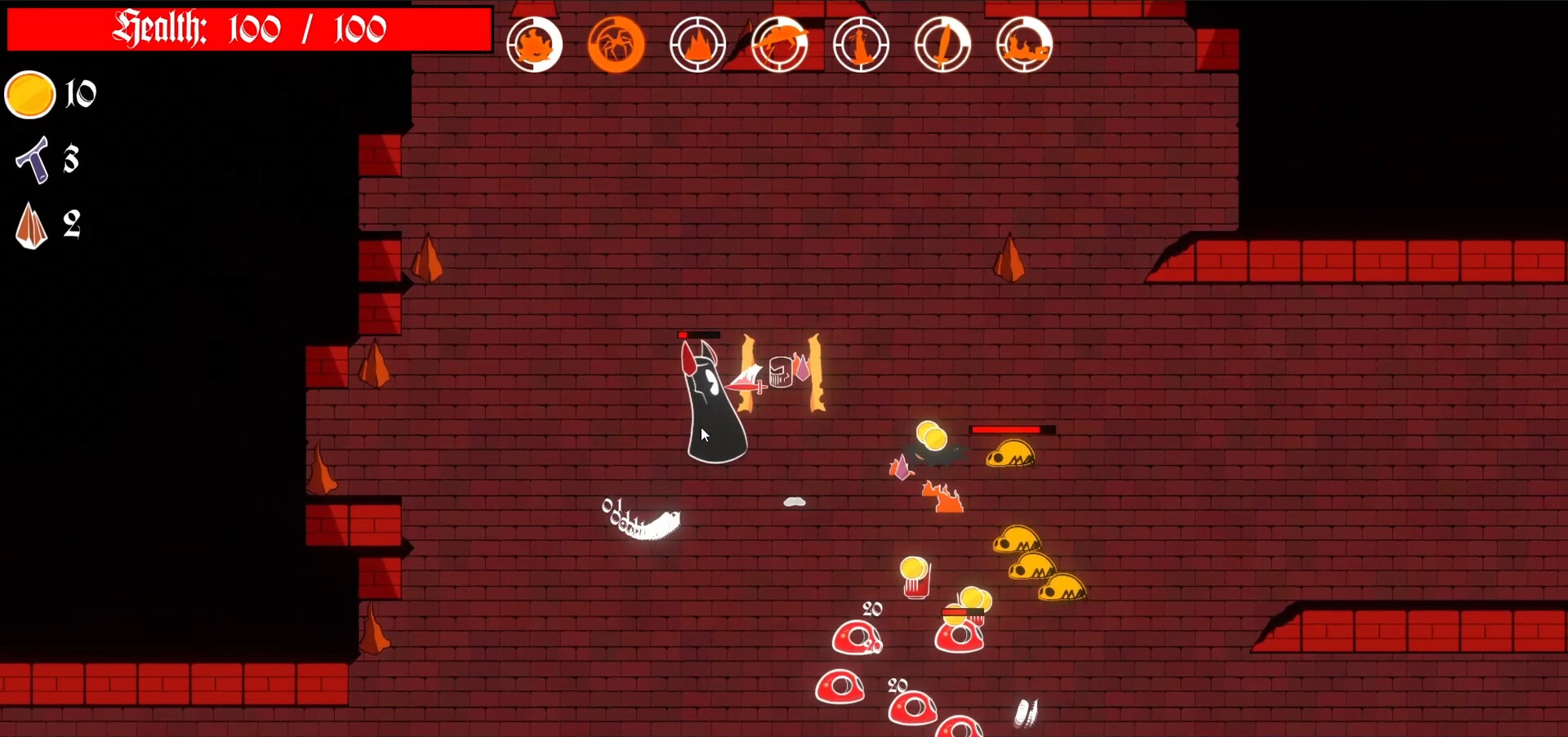1568x737 pixels.
Task: Click the yellow beetle with health bar
Action: pyautogui.click(x=1010, y=454)
